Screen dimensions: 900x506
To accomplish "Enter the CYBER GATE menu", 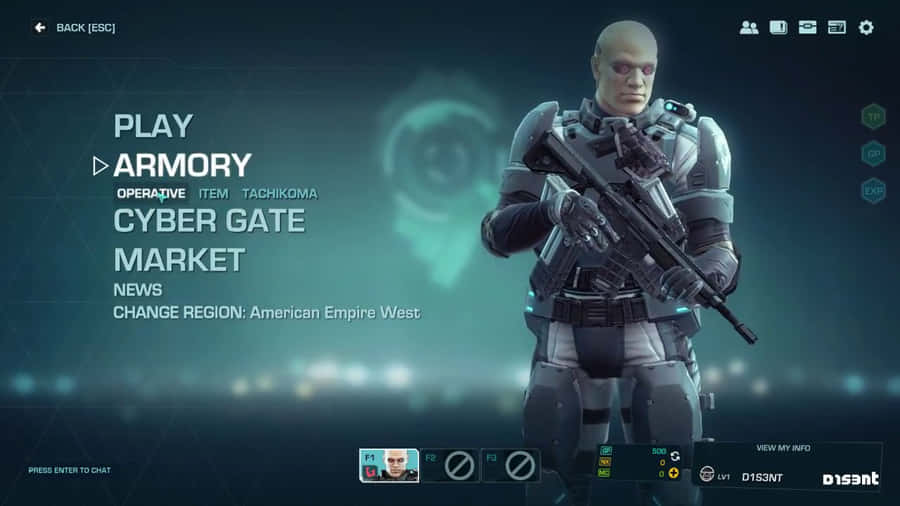I will coord(209,221).
